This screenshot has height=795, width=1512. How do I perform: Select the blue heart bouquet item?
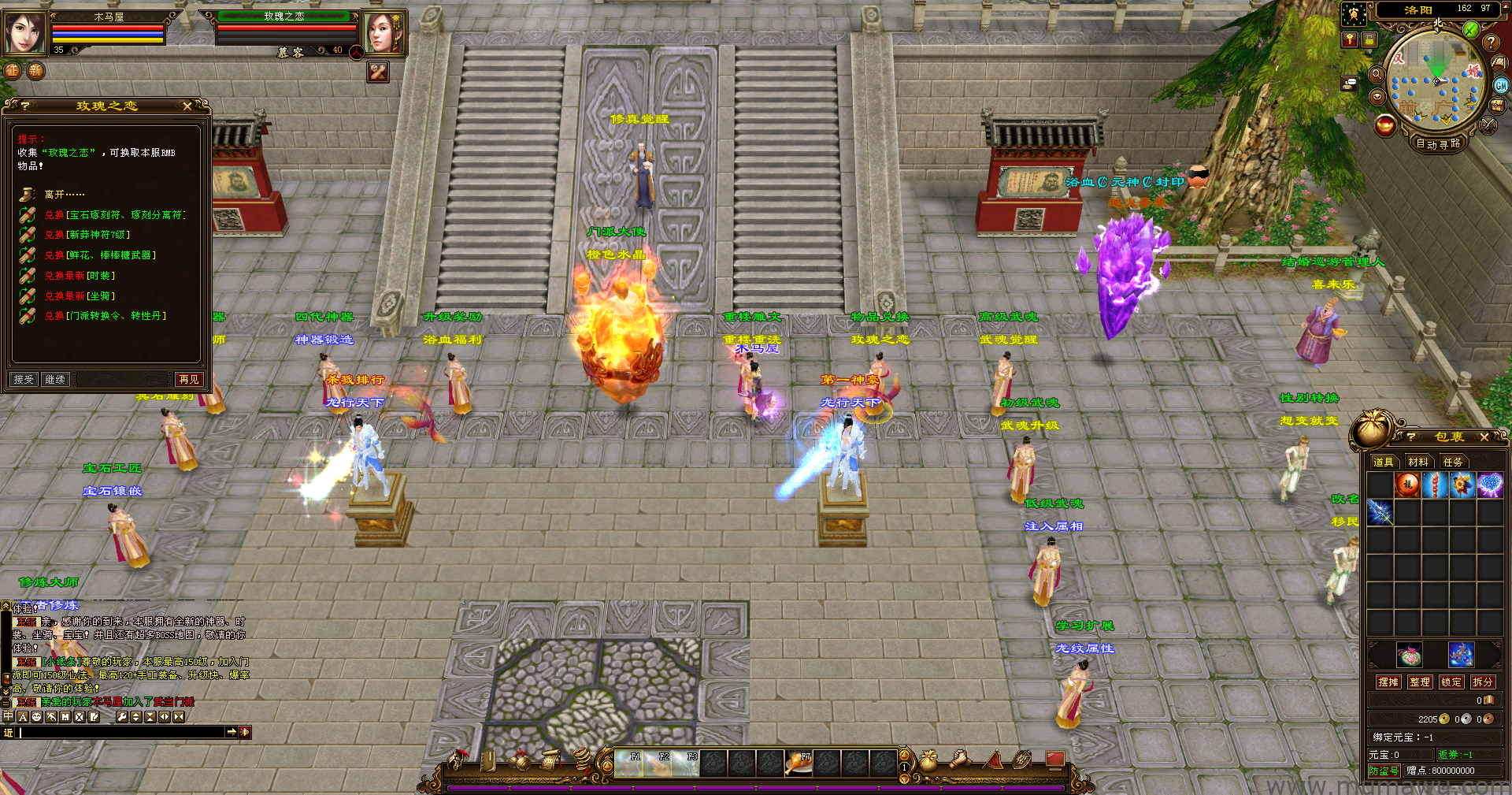click(1489, 485)
